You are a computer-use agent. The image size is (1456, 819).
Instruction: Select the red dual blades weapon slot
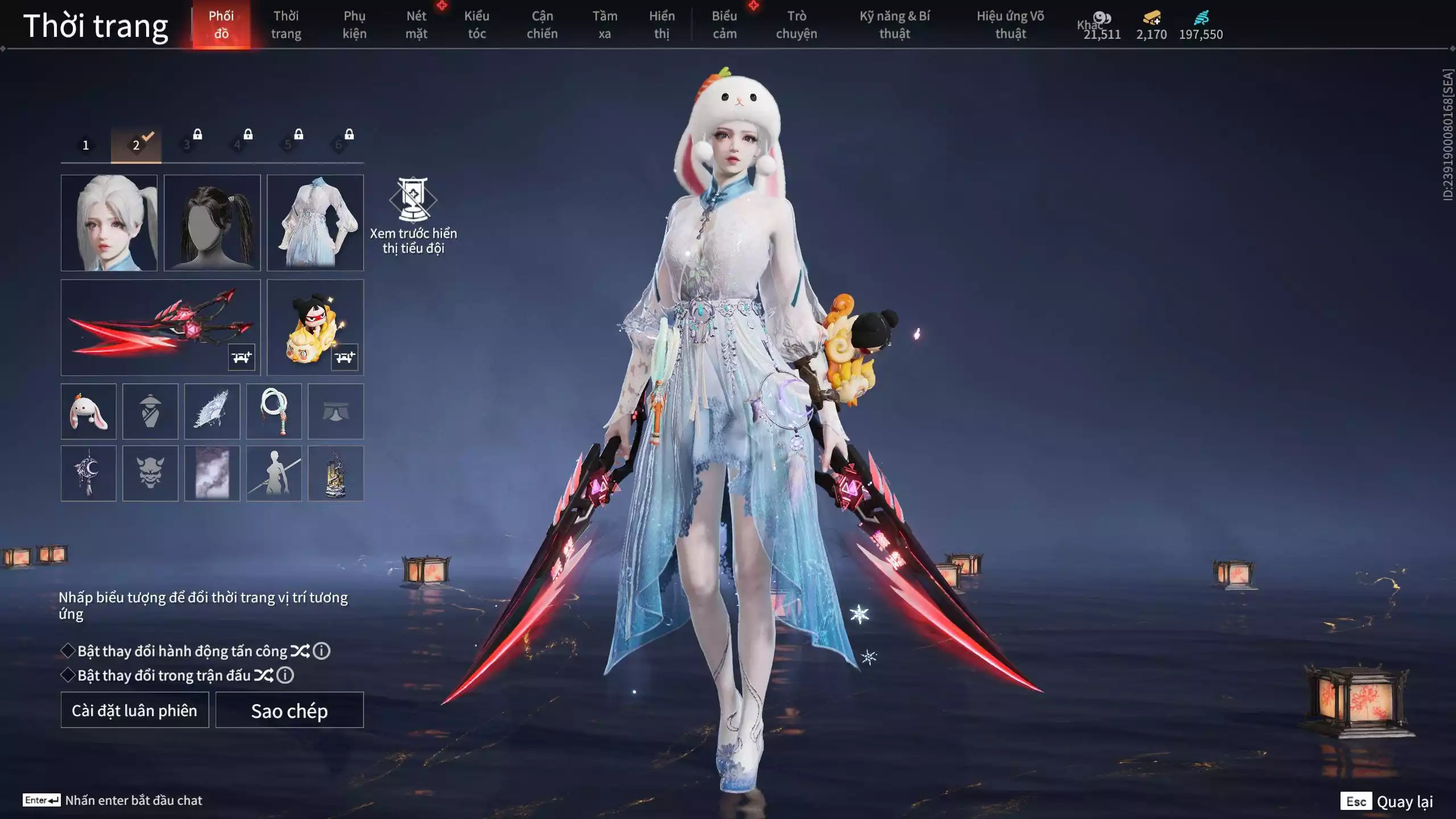point(160,327)
